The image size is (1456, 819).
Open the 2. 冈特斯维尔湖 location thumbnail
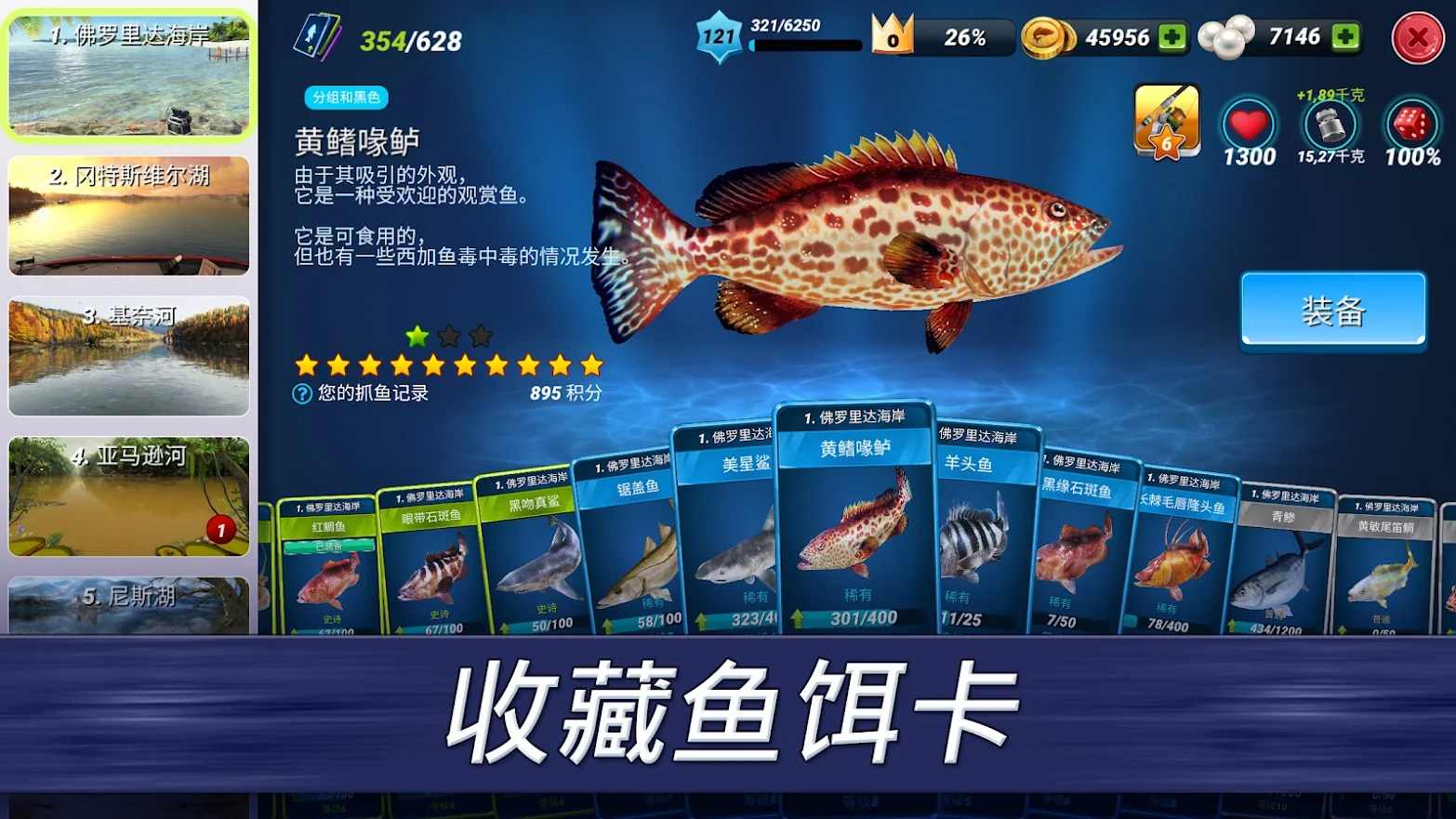pyautogui.click(x=129, y=217)
